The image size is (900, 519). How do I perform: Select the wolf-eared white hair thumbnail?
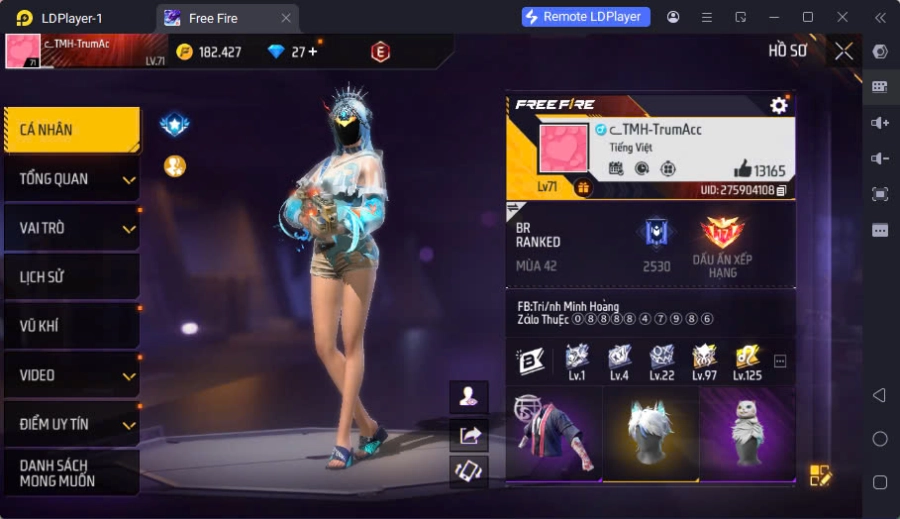(651, 433)
